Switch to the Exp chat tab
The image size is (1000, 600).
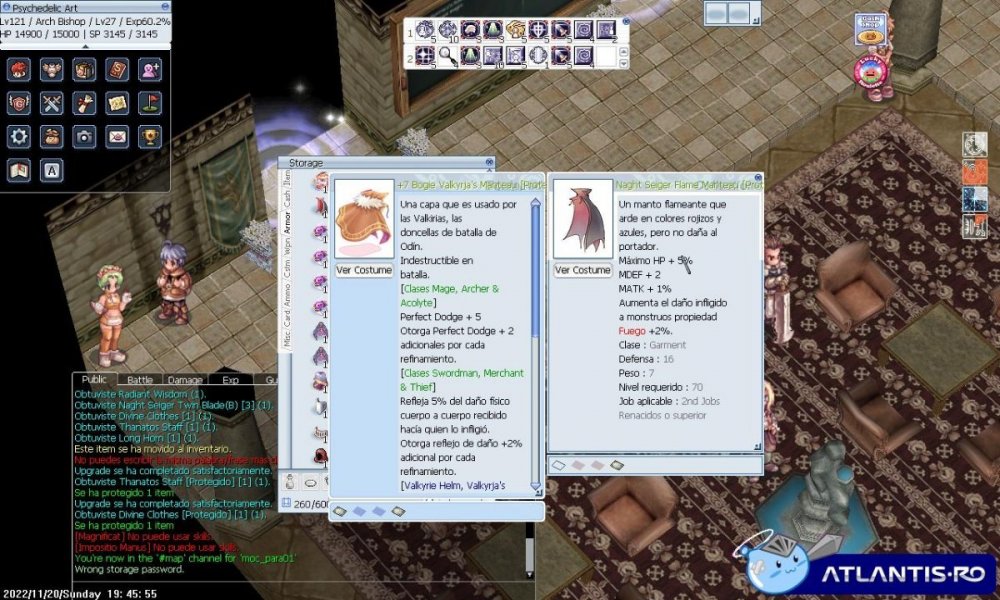(230, 380)
